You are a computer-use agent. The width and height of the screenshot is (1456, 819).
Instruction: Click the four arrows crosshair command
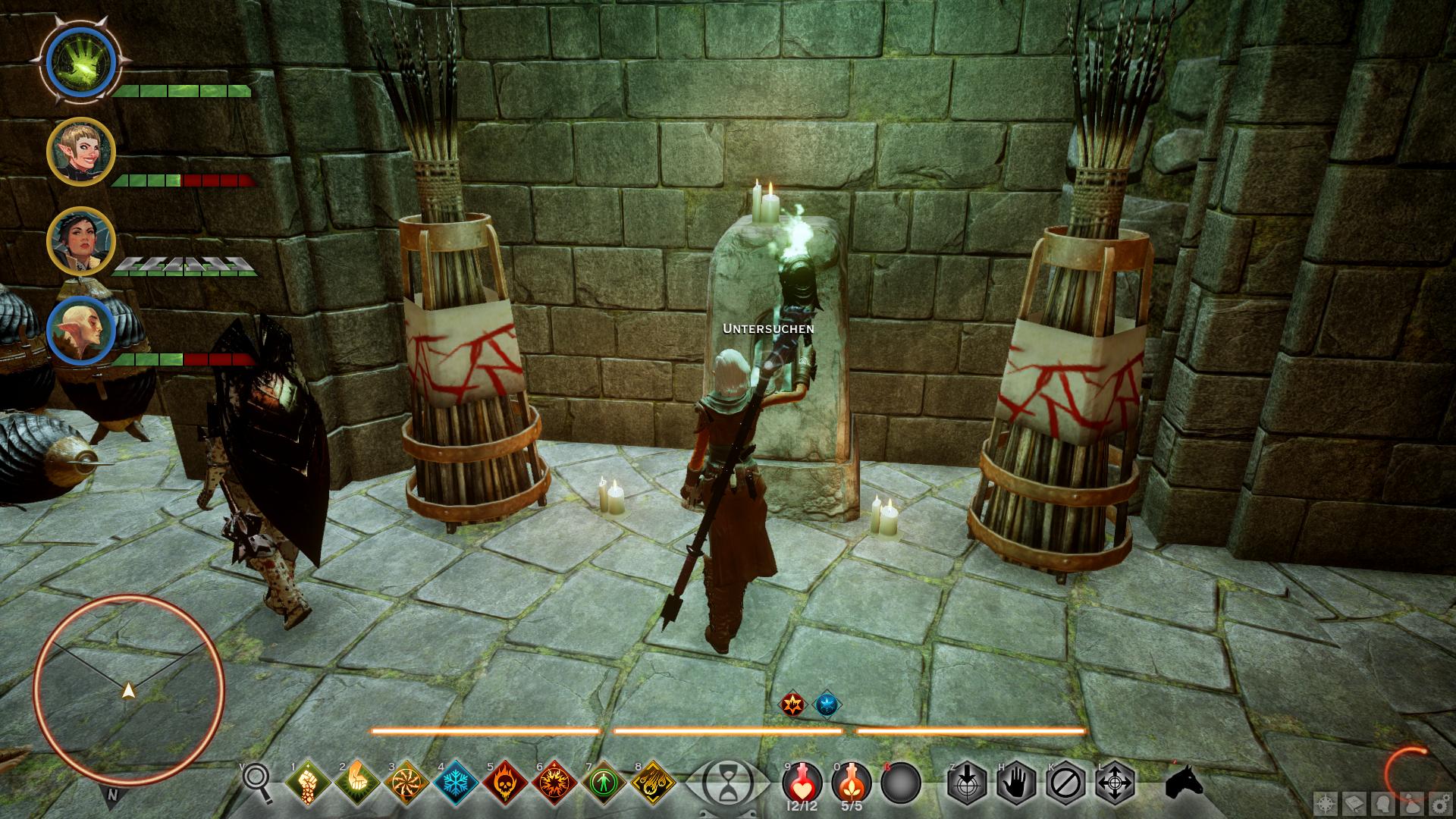coord(1115,781)
